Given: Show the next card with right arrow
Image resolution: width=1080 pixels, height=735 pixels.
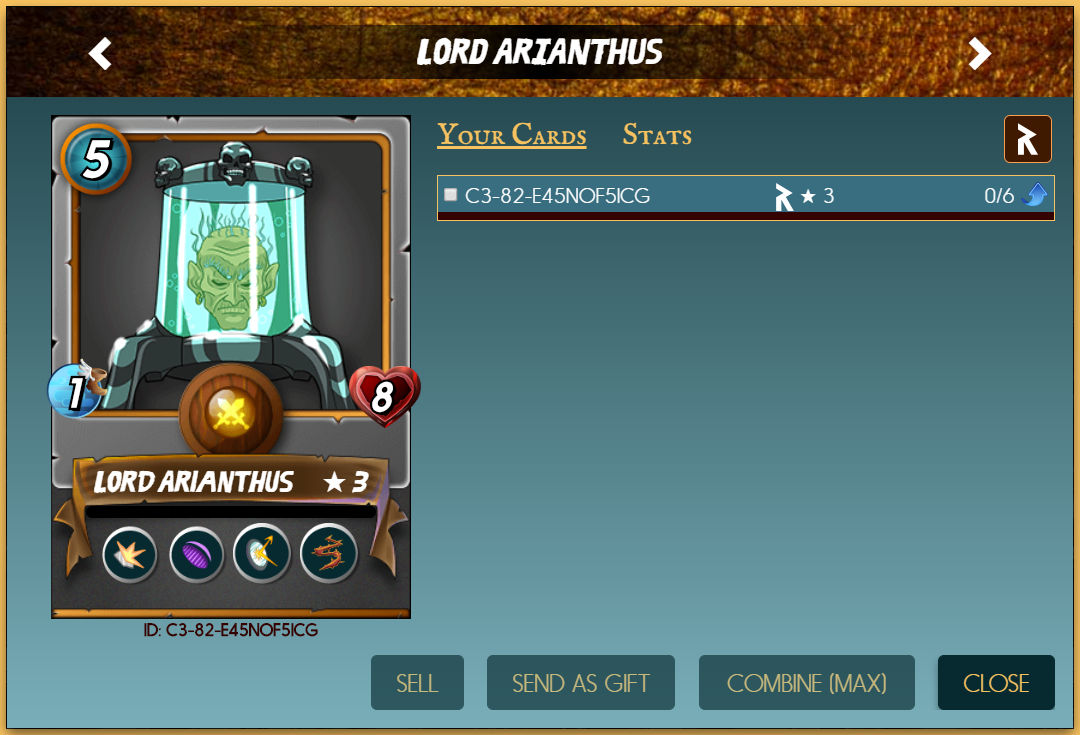Looking at the screenshot, I should coord(980,53).
